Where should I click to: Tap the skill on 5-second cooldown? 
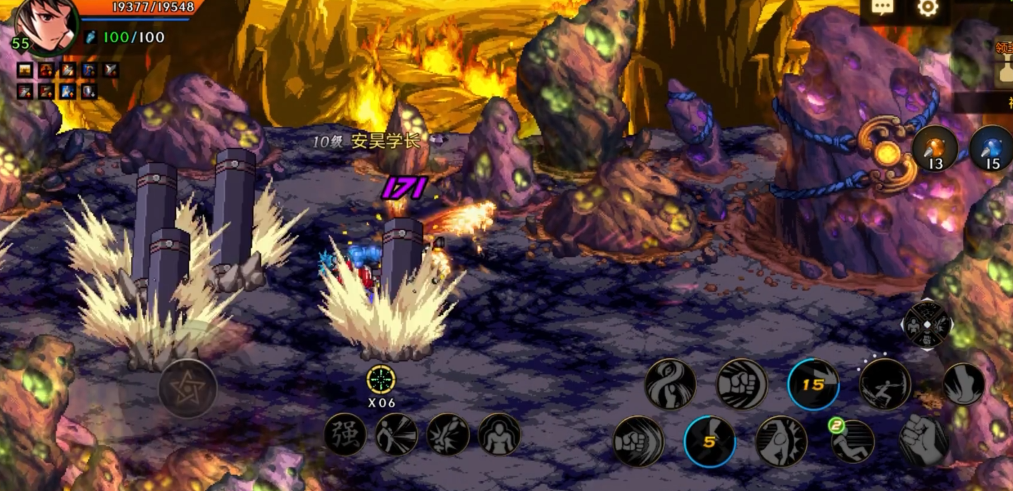pyautogui.click(x=710, y=441)
